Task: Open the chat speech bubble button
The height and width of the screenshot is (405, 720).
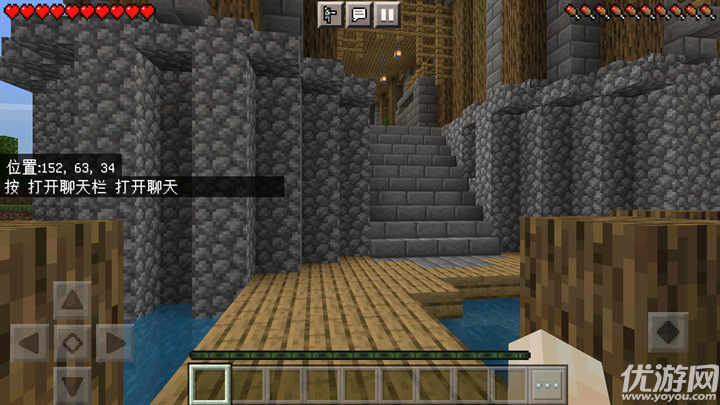Action: click(x=358, y=14)
